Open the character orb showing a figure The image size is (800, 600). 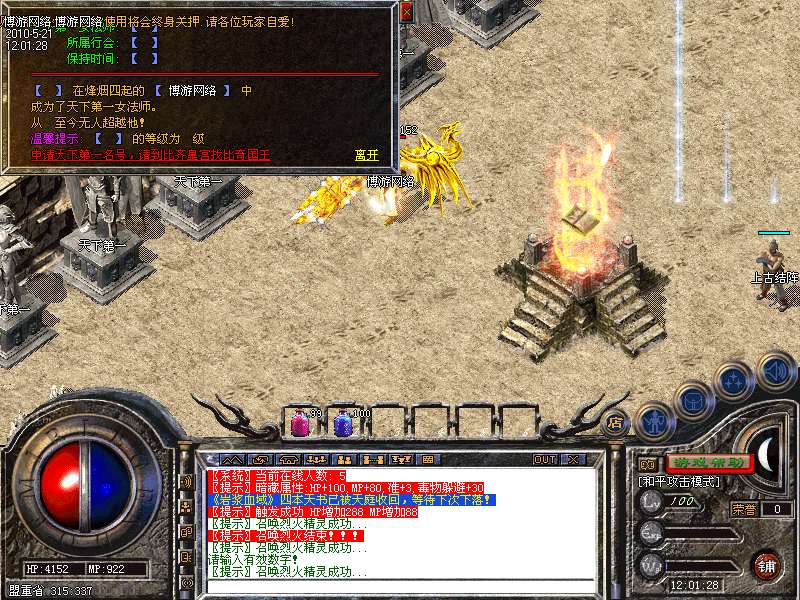(x=655, y=421)
